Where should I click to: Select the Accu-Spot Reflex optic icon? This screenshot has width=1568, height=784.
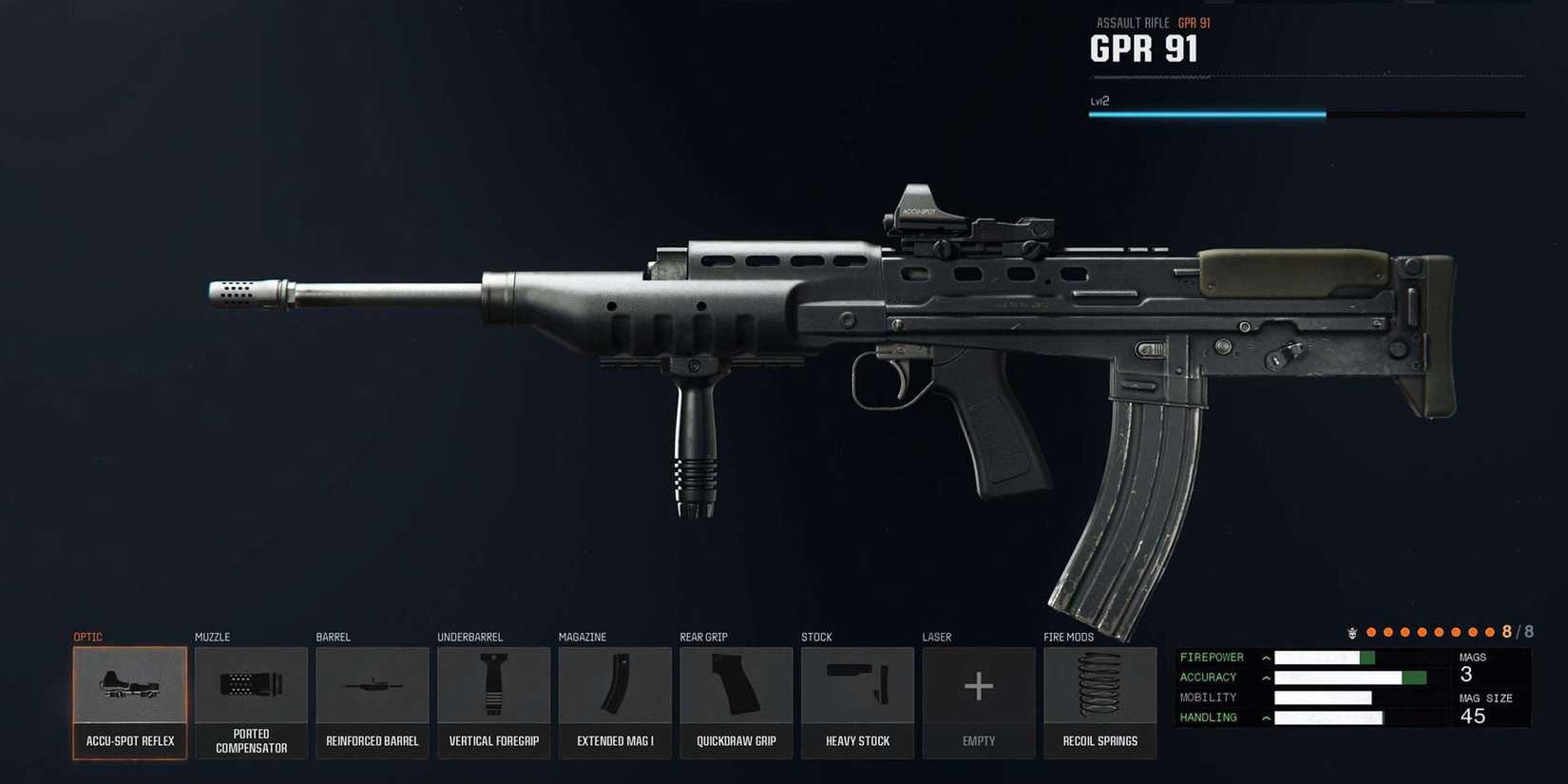point(129,686)
